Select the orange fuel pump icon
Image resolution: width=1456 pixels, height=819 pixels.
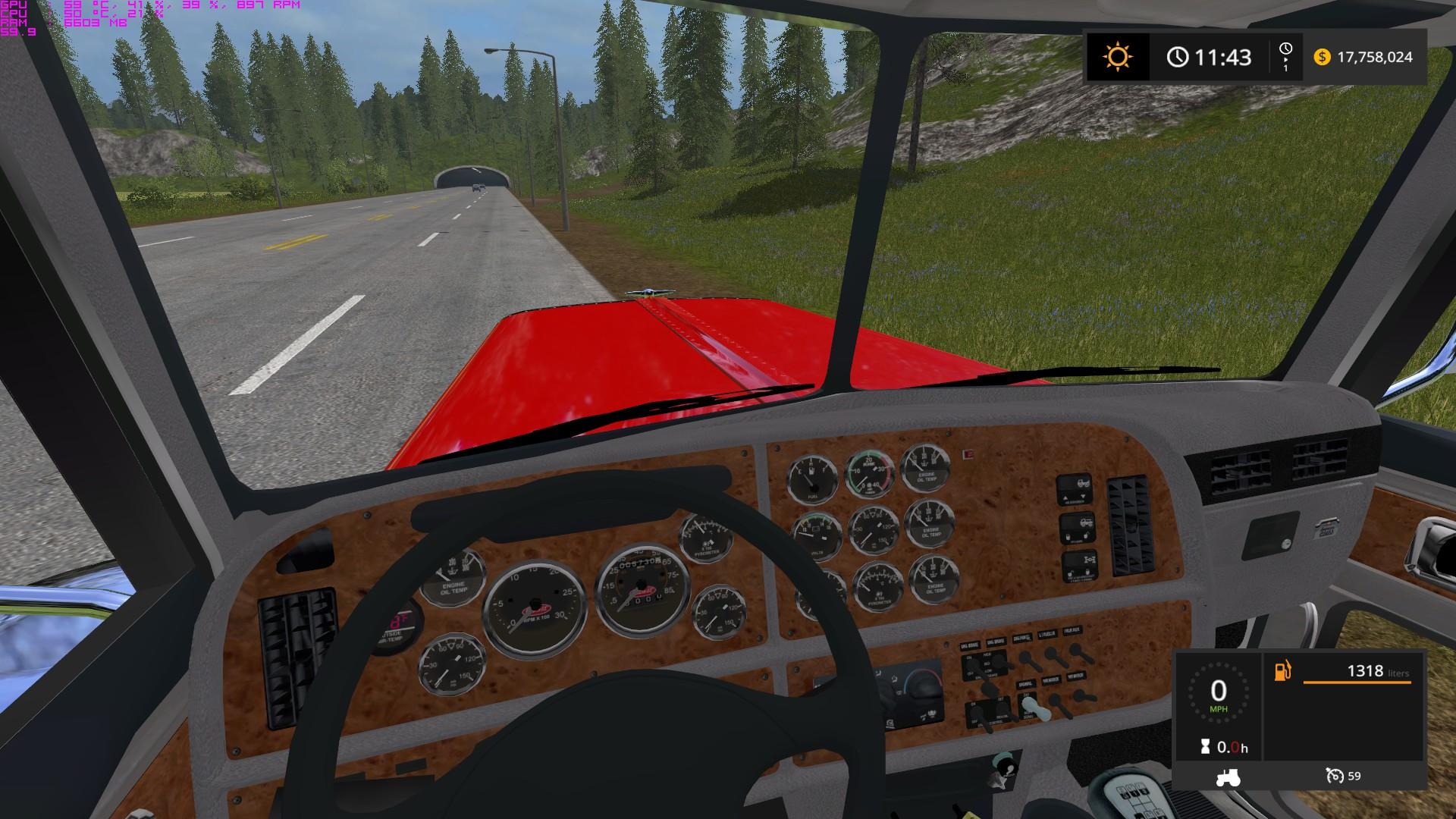pyautogui.click(x=1282, y=671)
